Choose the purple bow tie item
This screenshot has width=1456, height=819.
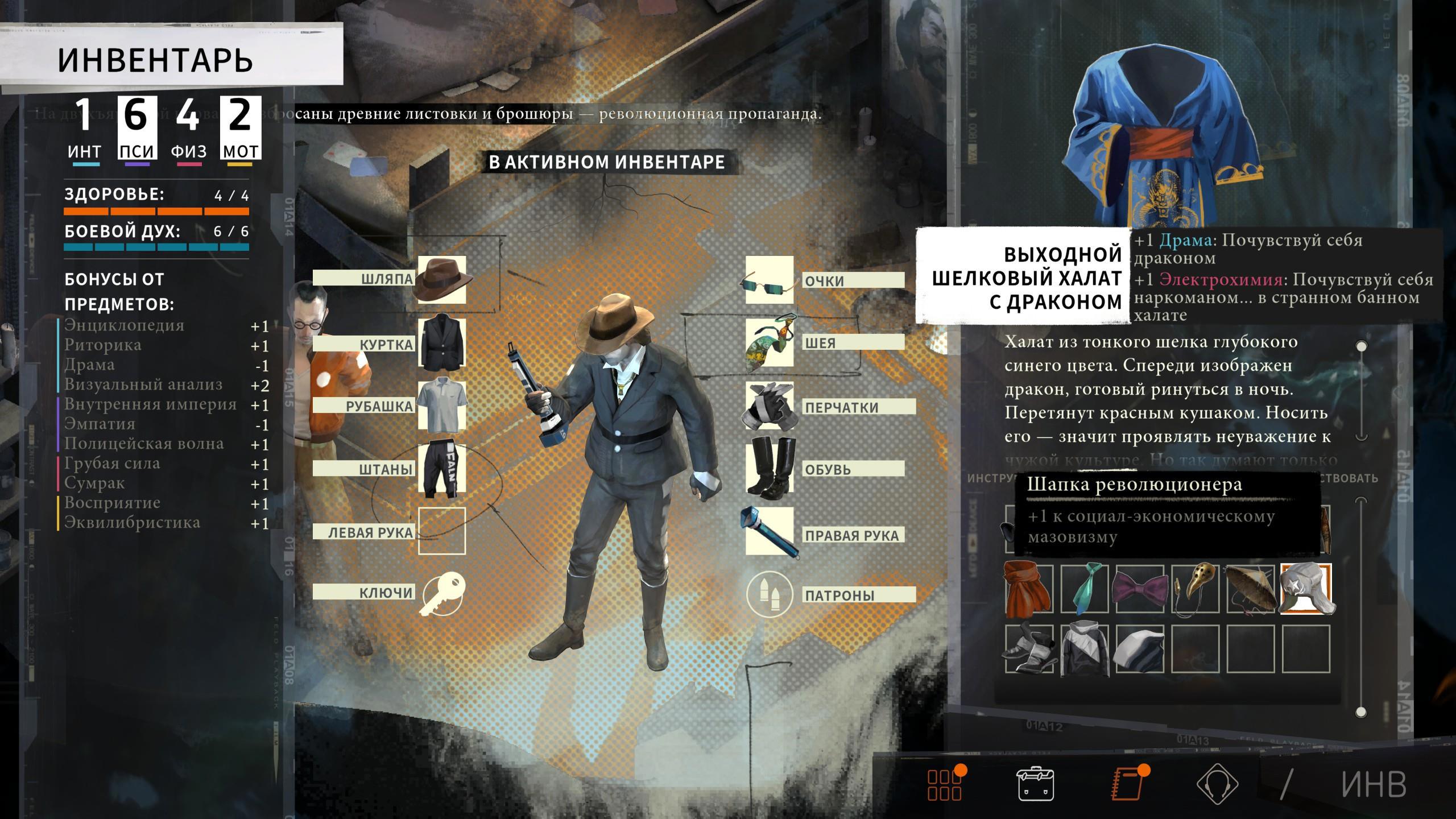coord(1139,589)
